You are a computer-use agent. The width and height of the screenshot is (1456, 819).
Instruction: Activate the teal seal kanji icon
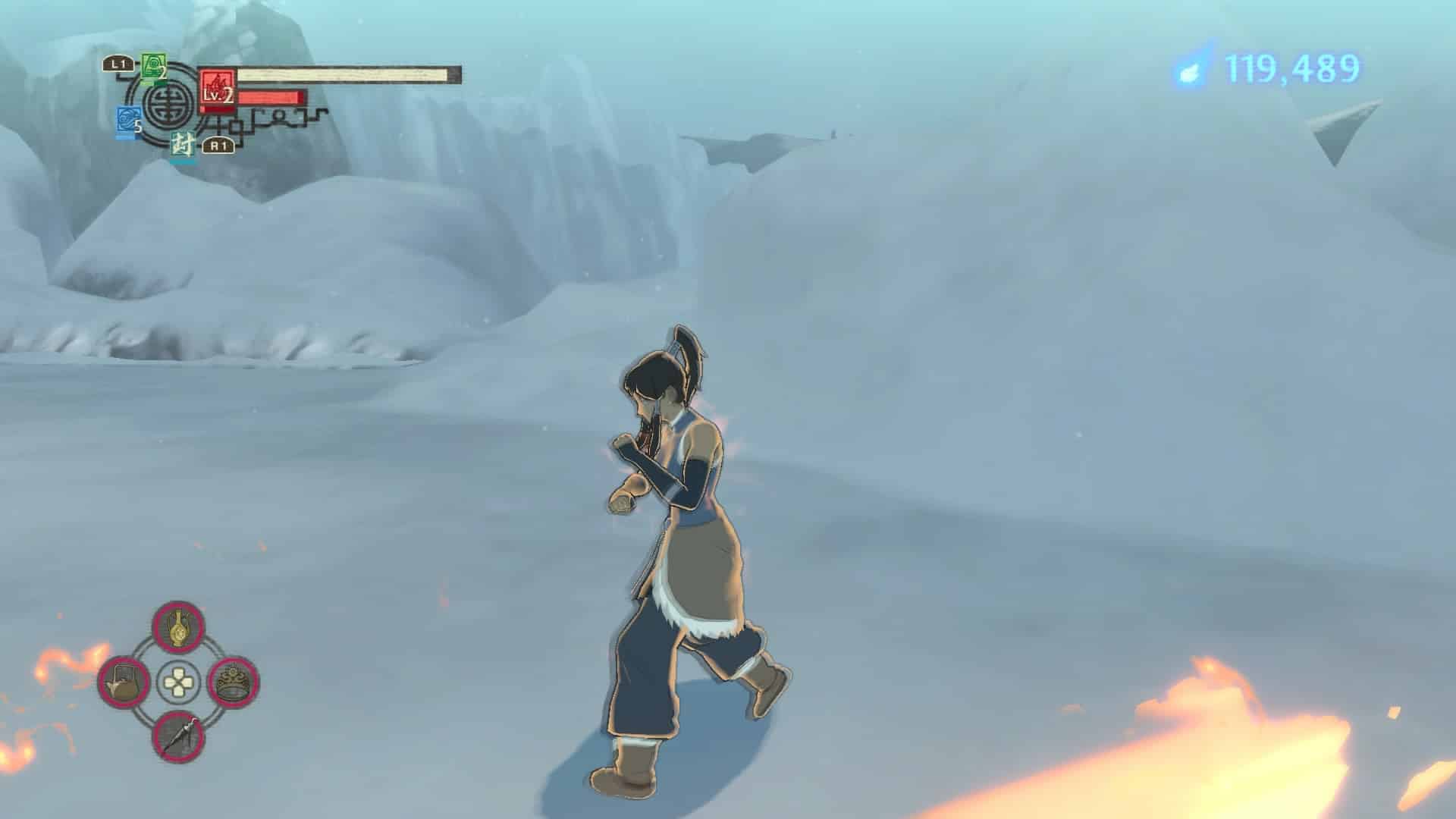[182, 145]
